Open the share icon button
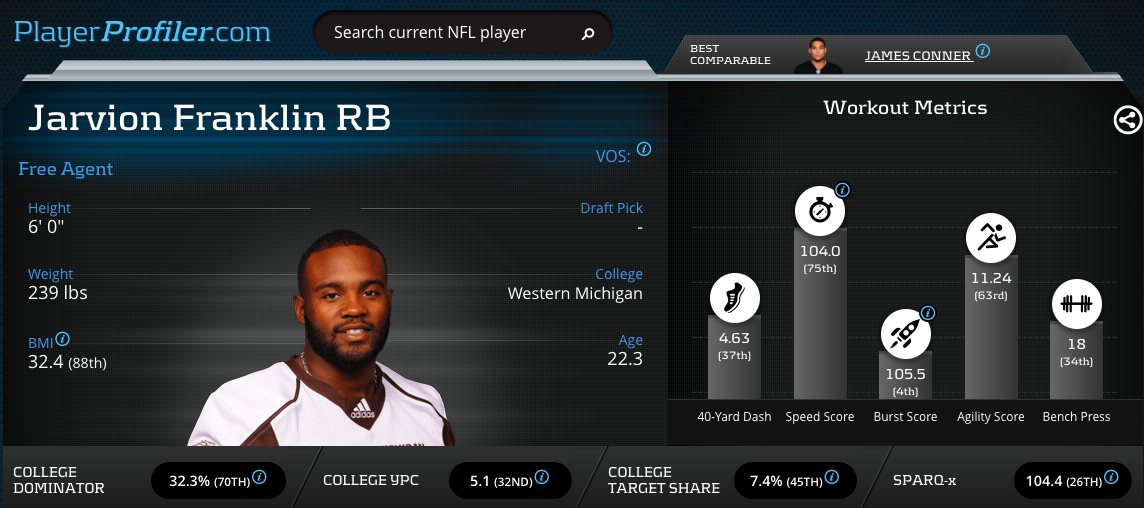Viewport: 1144px width, 508px height. (1127, 121)
